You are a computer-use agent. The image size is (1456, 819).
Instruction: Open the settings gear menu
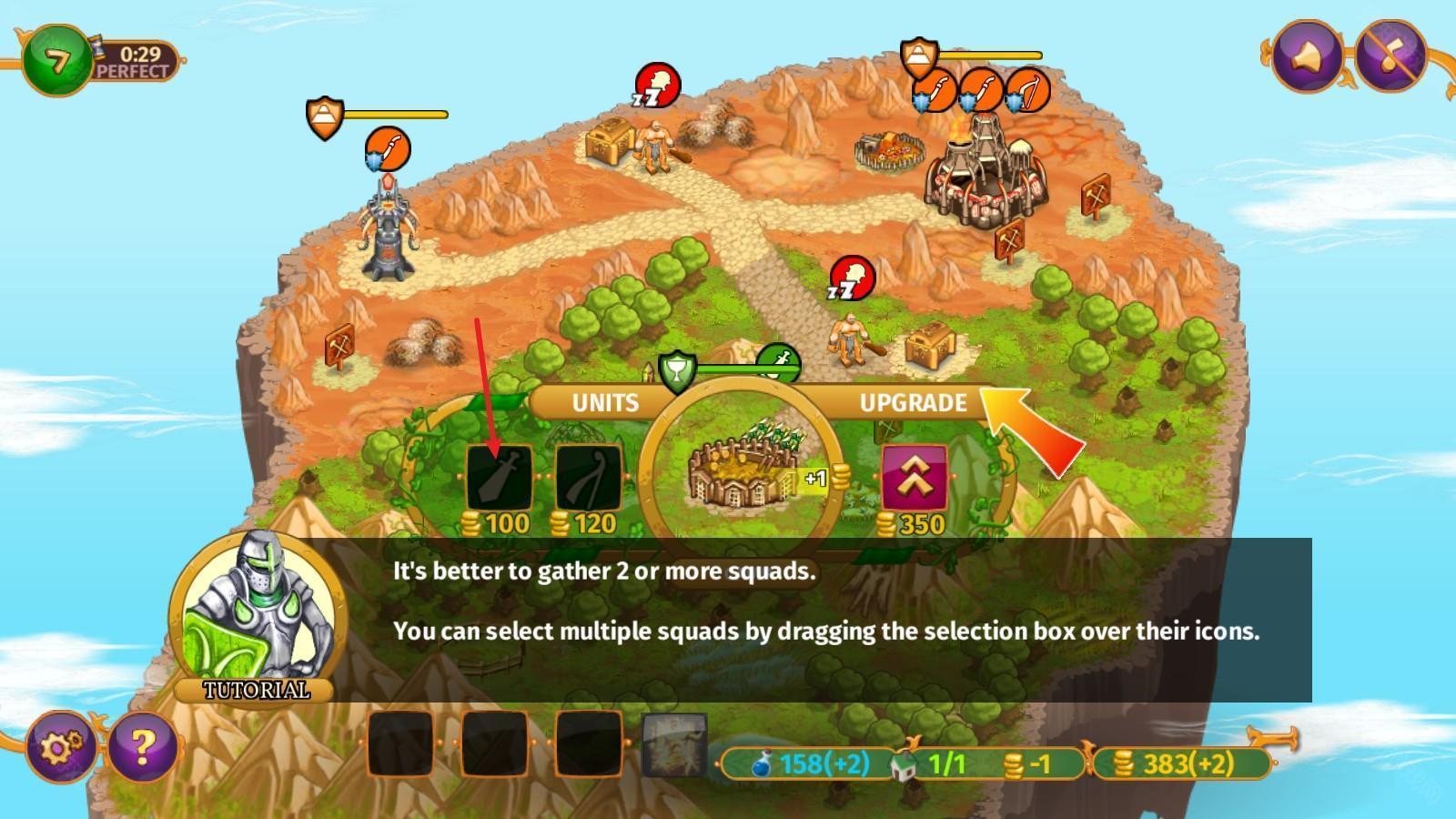(x=58, y=746)
